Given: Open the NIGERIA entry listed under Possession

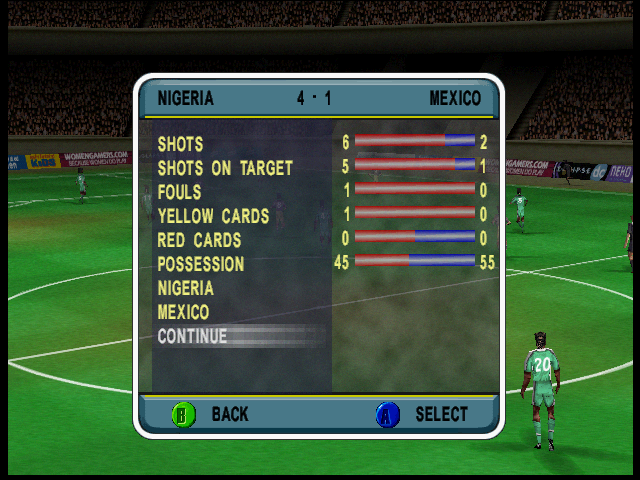Looking at the screenshot, I should coord(186,289).
